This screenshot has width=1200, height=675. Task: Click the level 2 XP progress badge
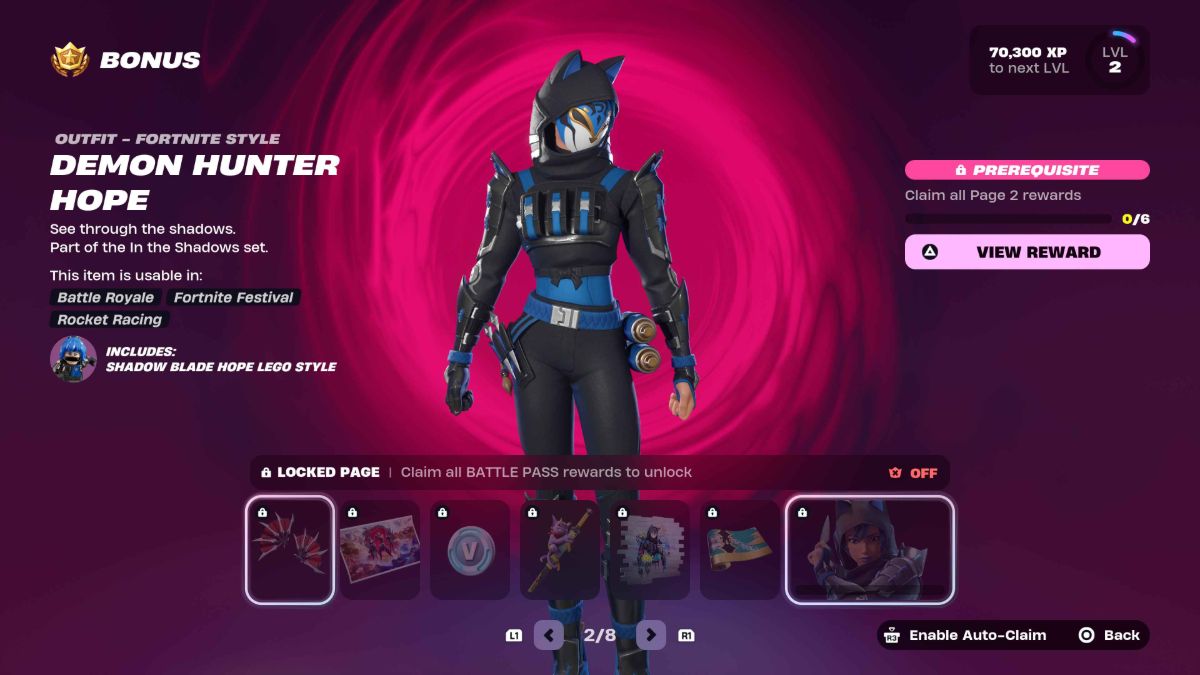(x=1113, y=60)
